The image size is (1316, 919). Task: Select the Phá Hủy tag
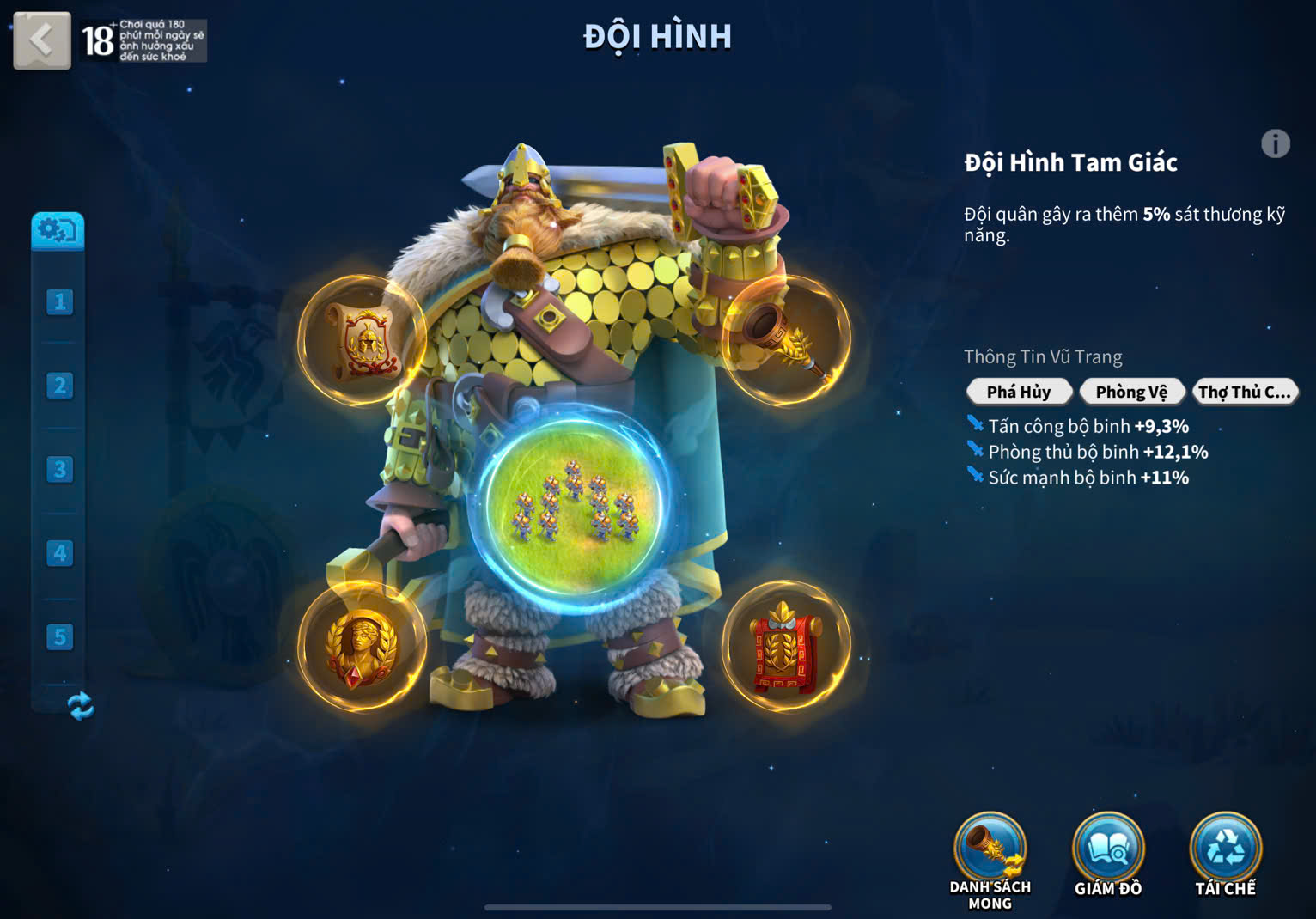(1019, 392)
